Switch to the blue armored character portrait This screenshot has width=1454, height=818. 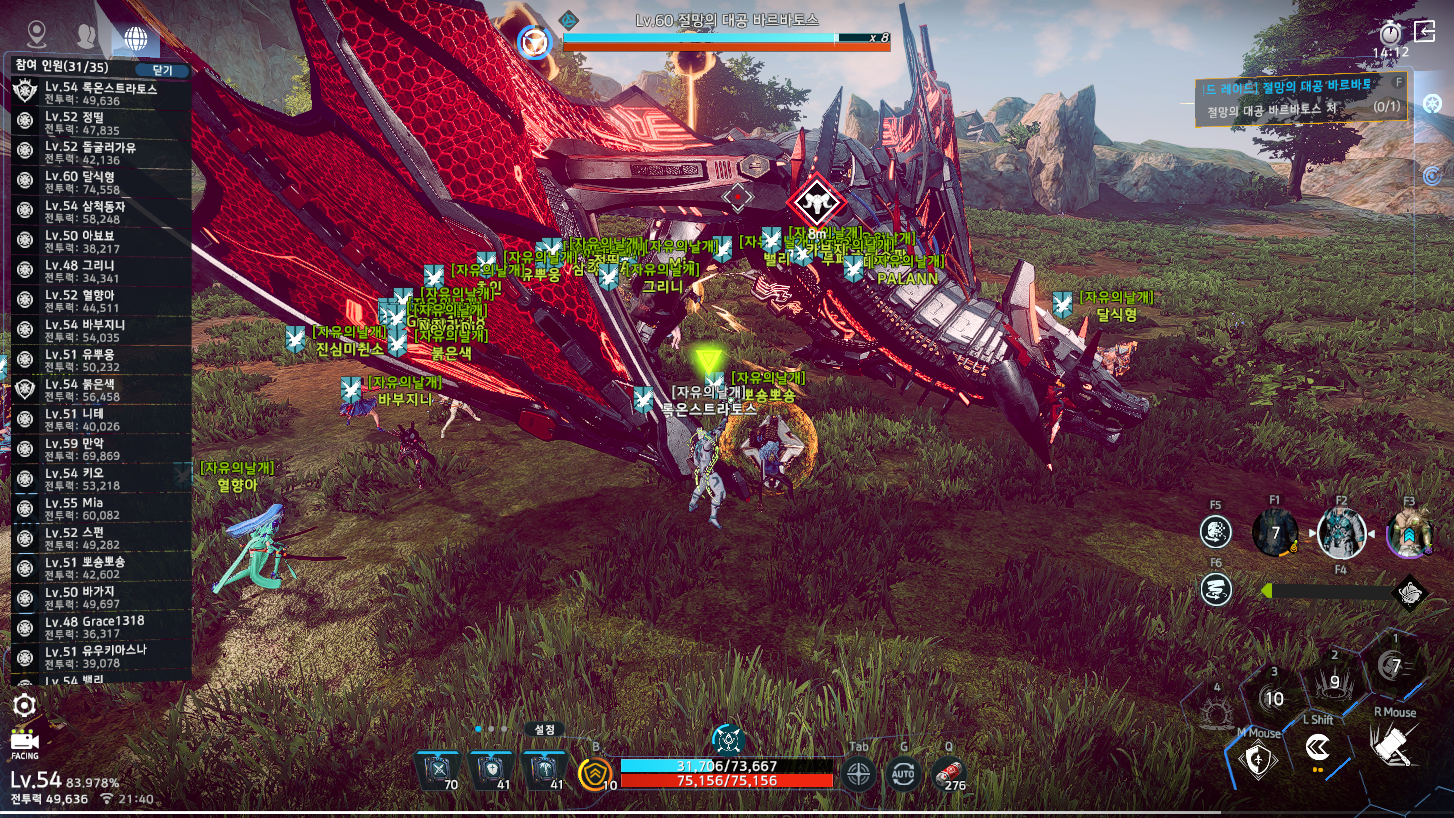[1341, 533]
